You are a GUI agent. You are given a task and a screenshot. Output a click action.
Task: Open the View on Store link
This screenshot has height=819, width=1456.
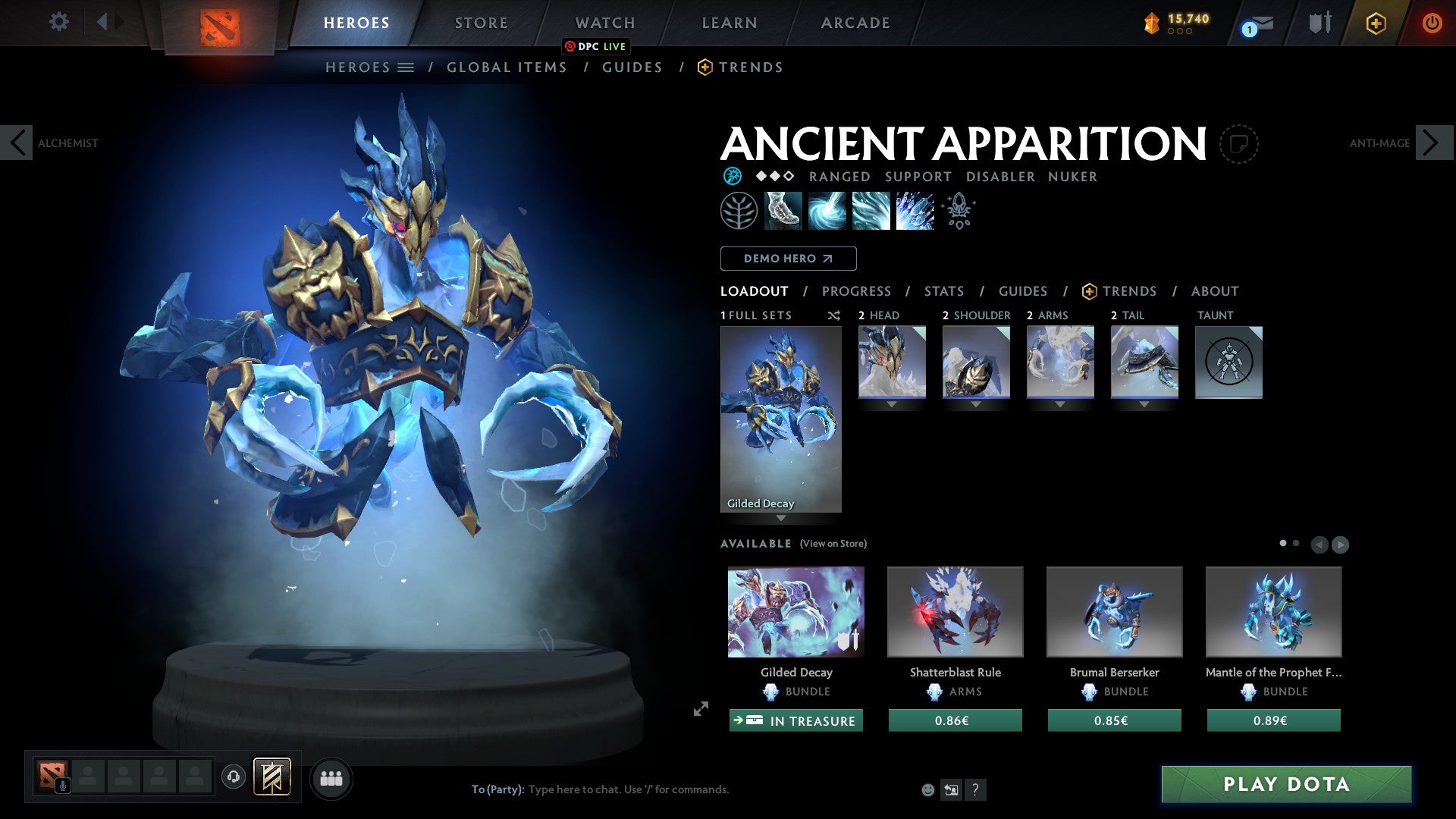click(833, 544)
